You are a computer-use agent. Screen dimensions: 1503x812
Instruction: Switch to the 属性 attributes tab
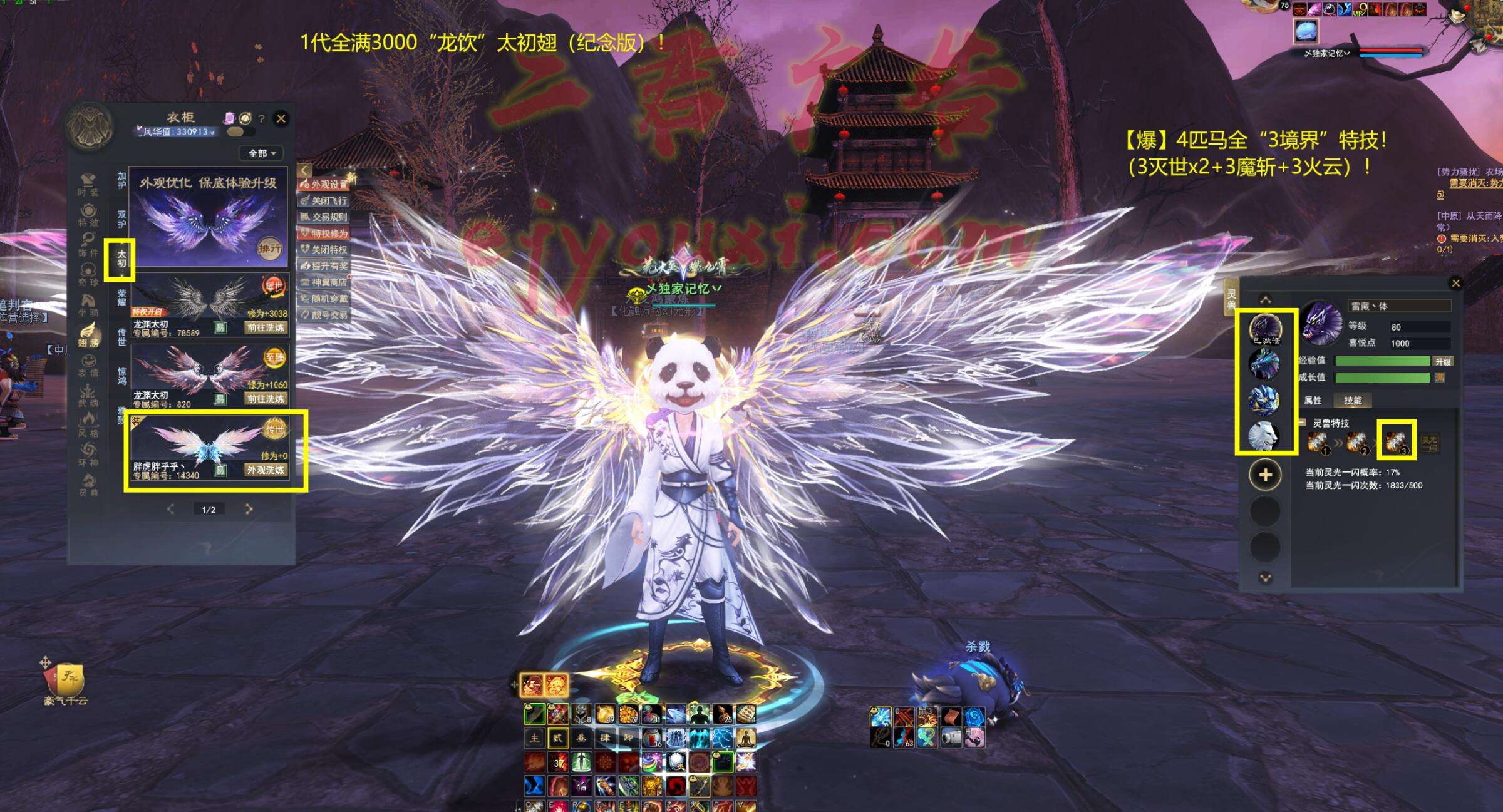click(1313, 400)
